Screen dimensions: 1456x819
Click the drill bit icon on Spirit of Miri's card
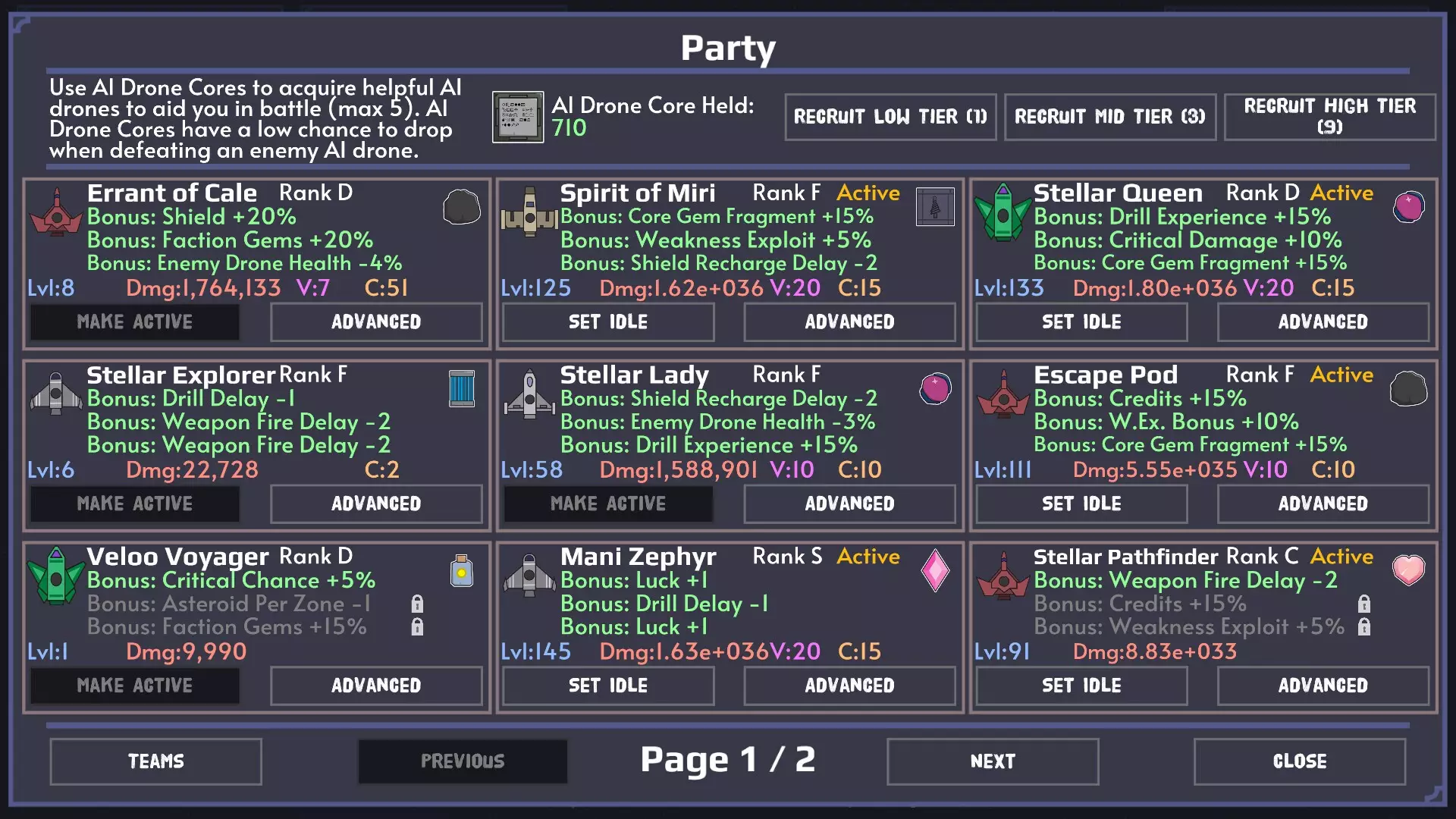935,207
